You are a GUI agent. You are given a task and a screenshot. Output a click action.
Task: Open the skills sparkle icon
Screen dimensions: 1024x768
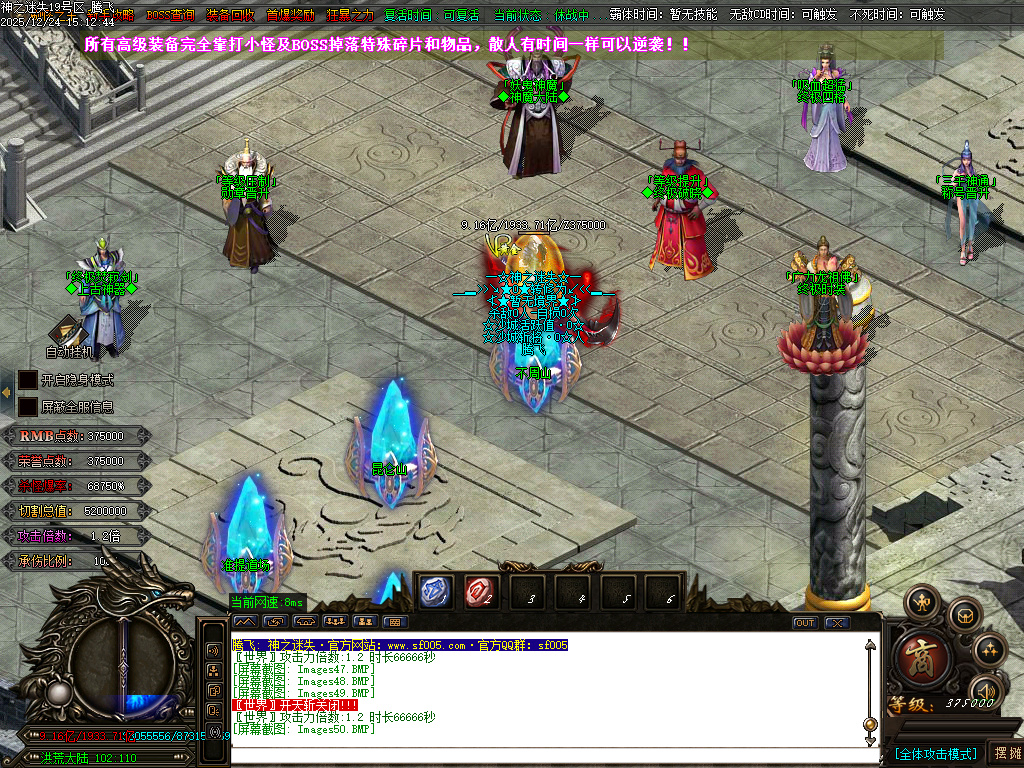(990, 650)
